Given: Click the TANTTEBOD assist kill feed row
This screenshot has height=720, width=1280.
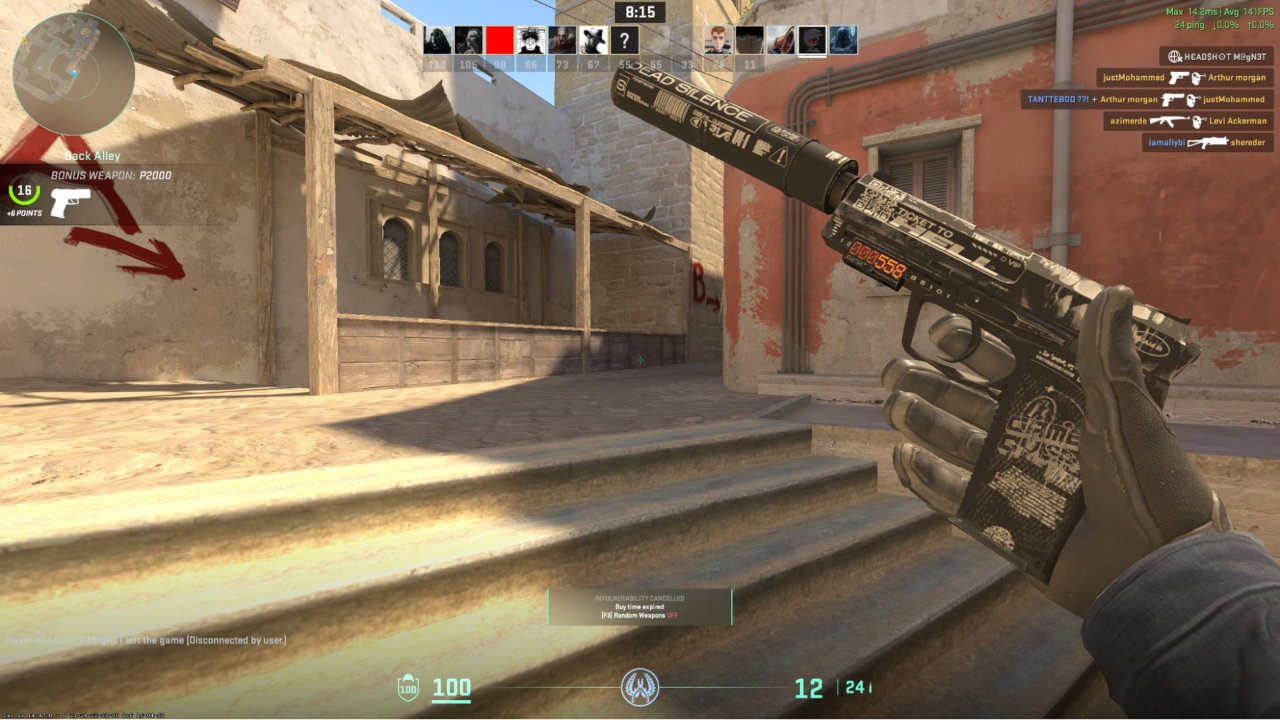Looking at the screenshot, I should click(x=1145, y=99).
